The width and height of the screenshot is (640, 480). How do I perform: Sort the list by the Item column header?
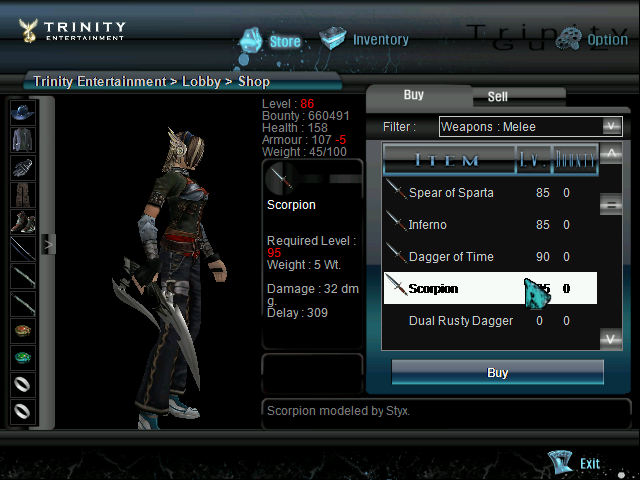tap(447, 159)
